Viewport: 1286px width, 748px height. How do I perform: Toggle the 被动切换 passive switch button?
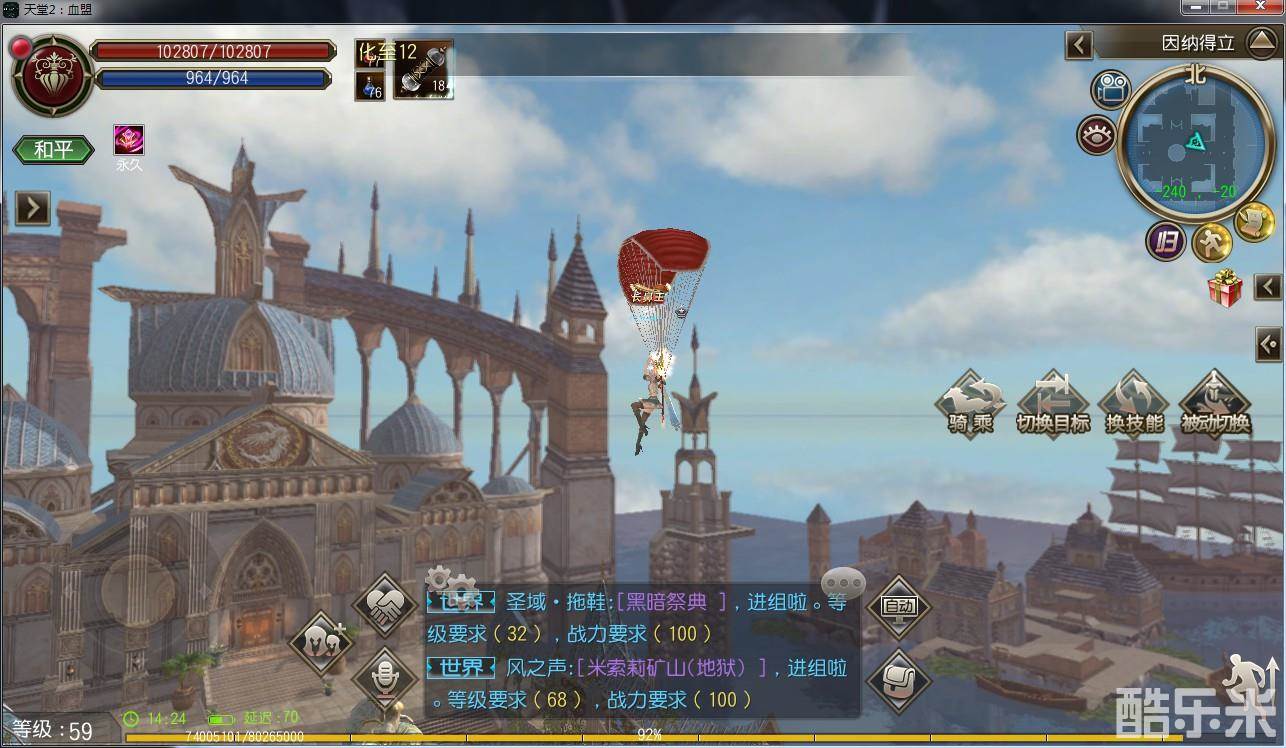(1215, 404)
